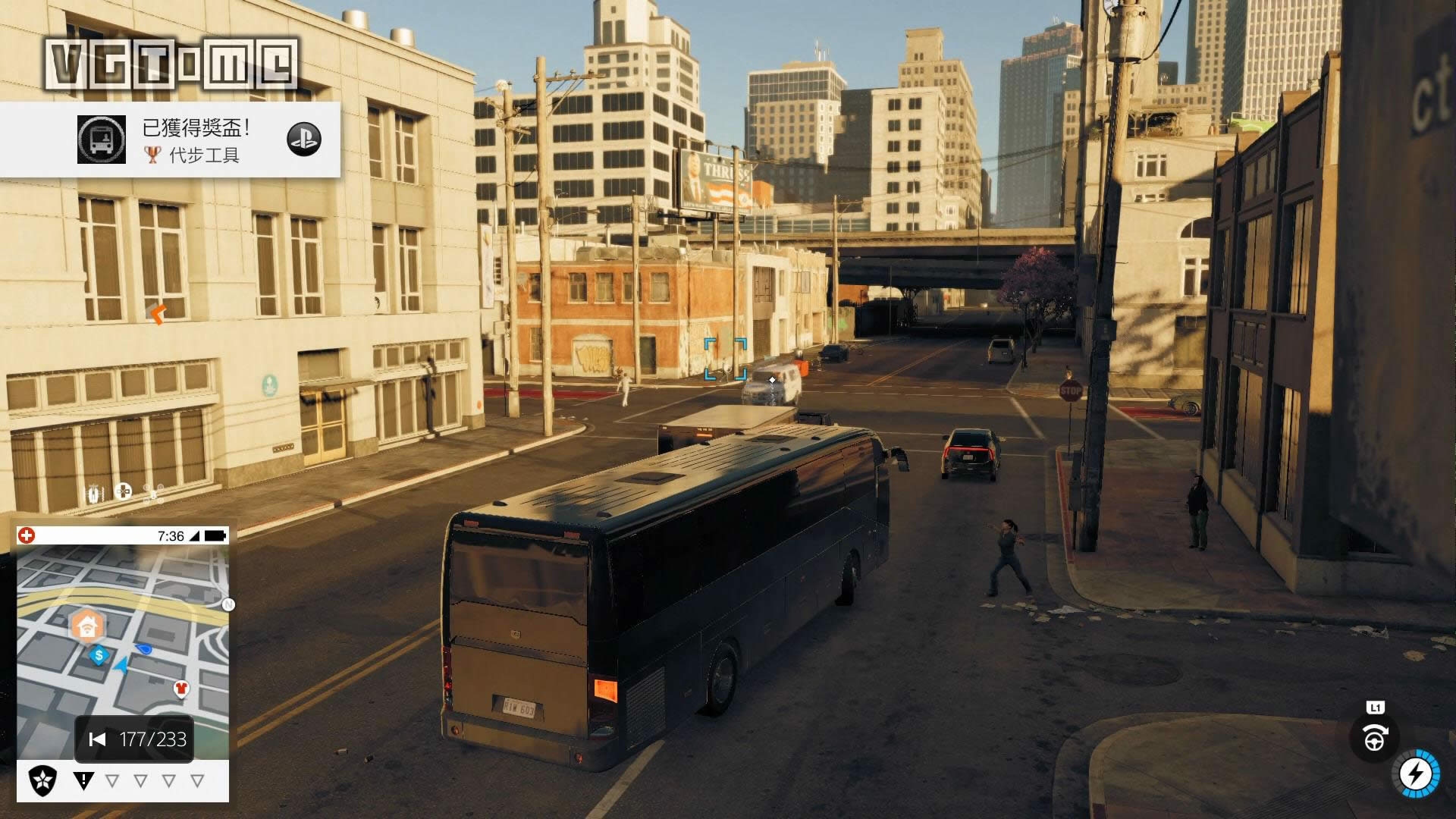Viewport: 1456px width, 819px height.
Task: Activate the steering wheel vehicle hack icon
Action: click(x=1374, y=739)
